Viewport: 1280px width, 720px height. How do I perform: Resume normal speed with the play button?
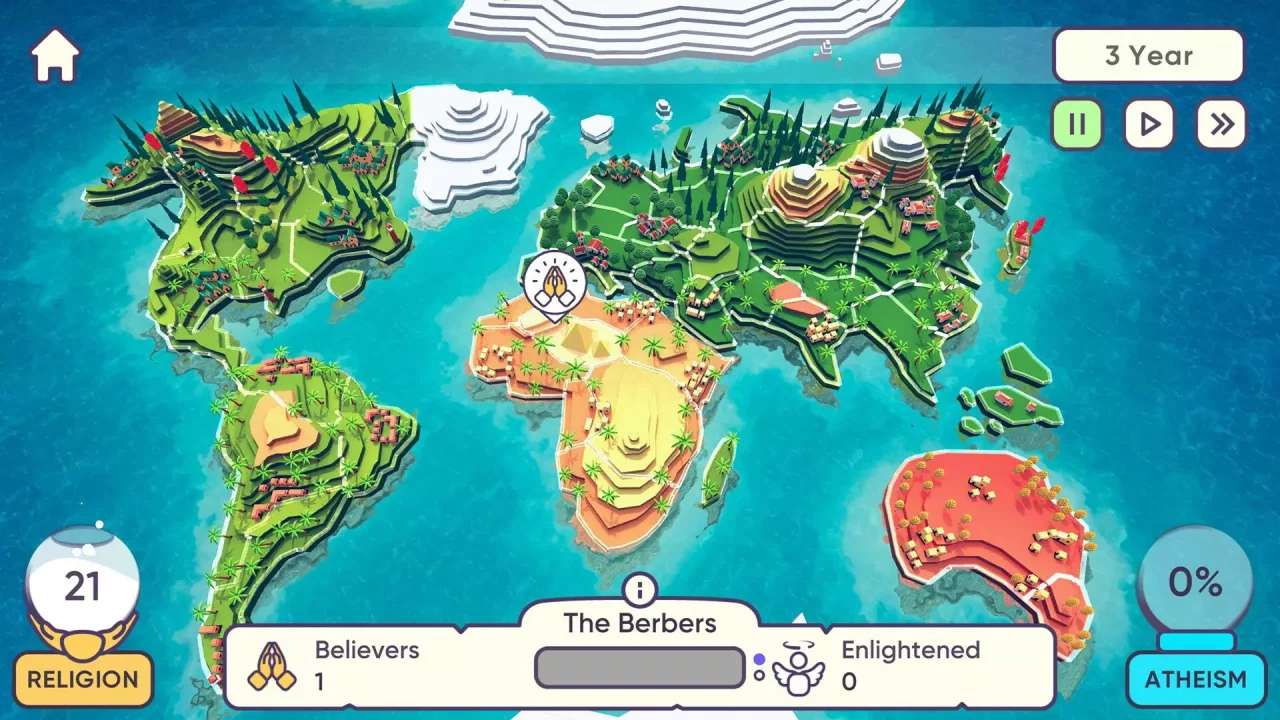(1148, 125)
